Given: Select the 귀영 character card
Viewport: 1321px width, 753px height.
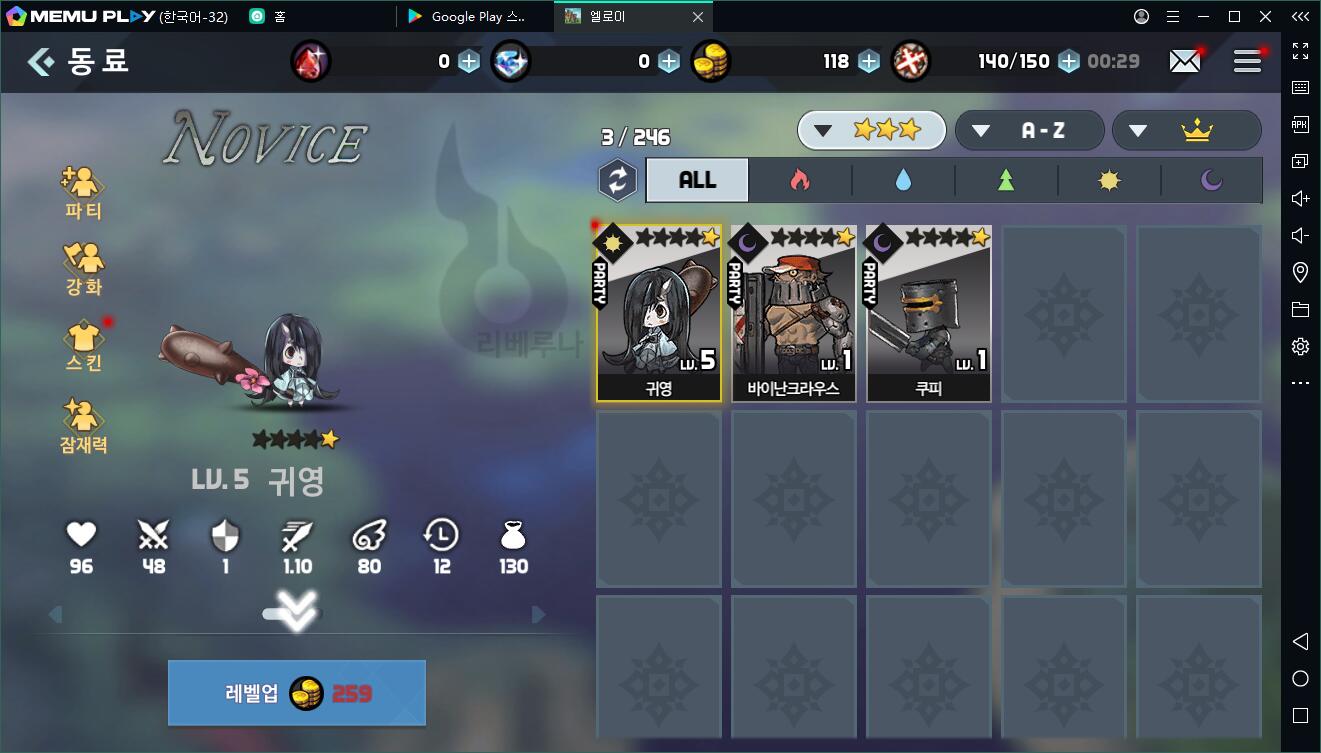Looking at the screenshot, I should pos(659,313).
